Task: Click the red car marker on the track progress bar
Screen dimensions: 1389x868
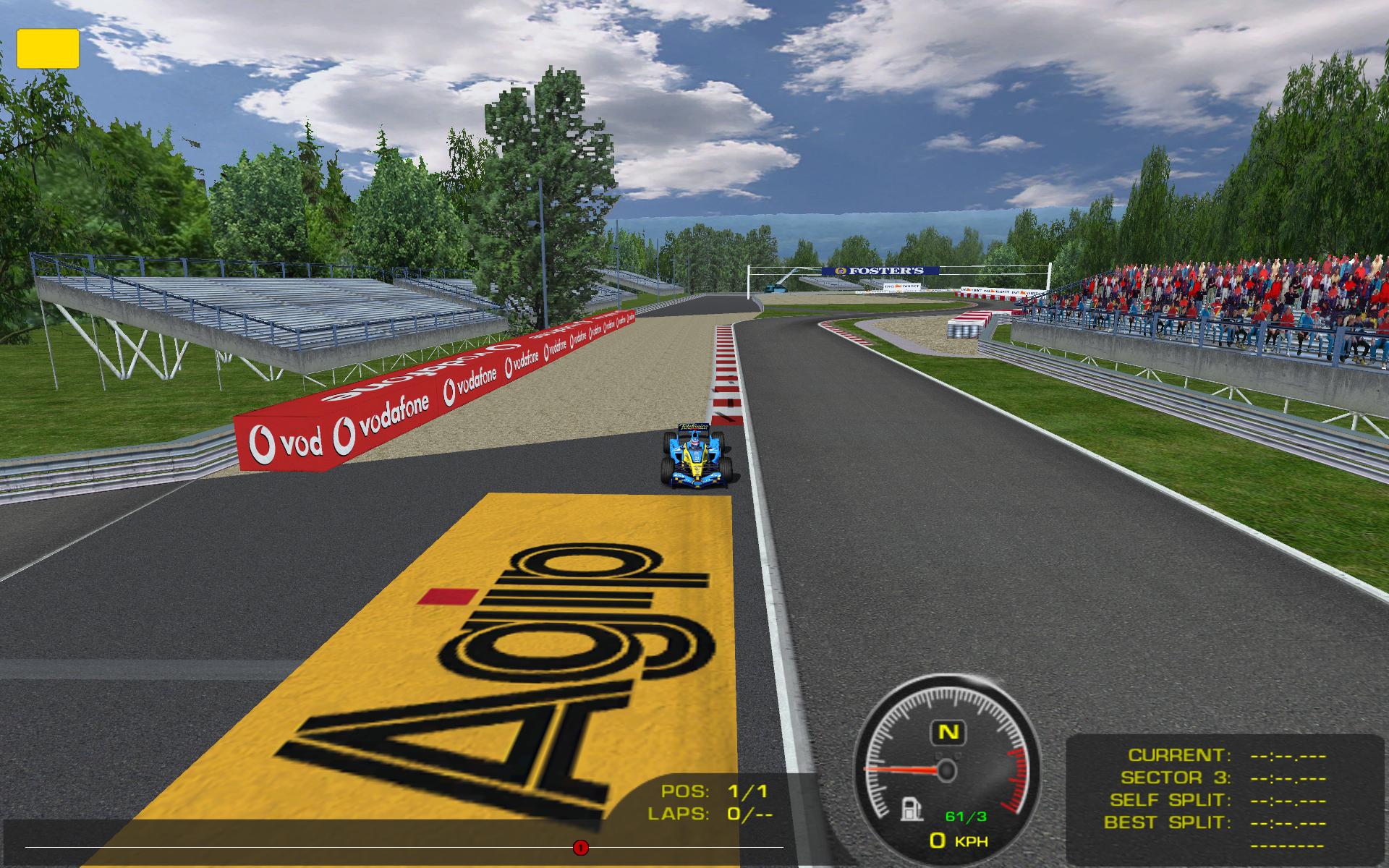Action: click(580, 847)
